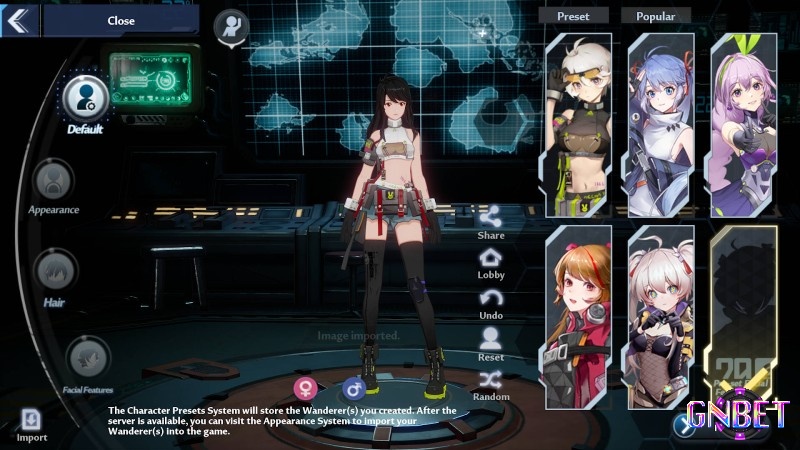Pick the purple-haired girl preset
The width and height of the screenshot is (800, 450).
click(743, 124)
